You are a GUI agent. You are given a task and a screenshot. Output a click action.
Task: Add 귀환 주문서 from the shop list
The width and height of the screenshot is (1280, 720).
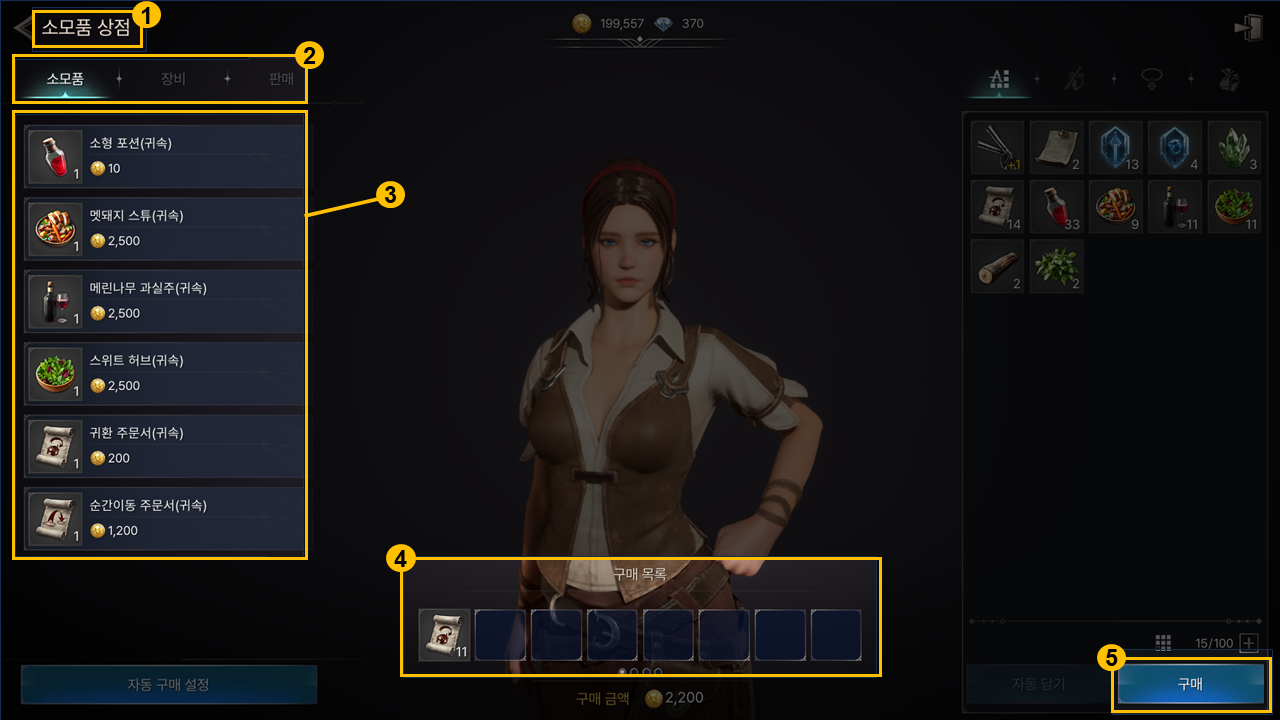(x=165, y=446)
